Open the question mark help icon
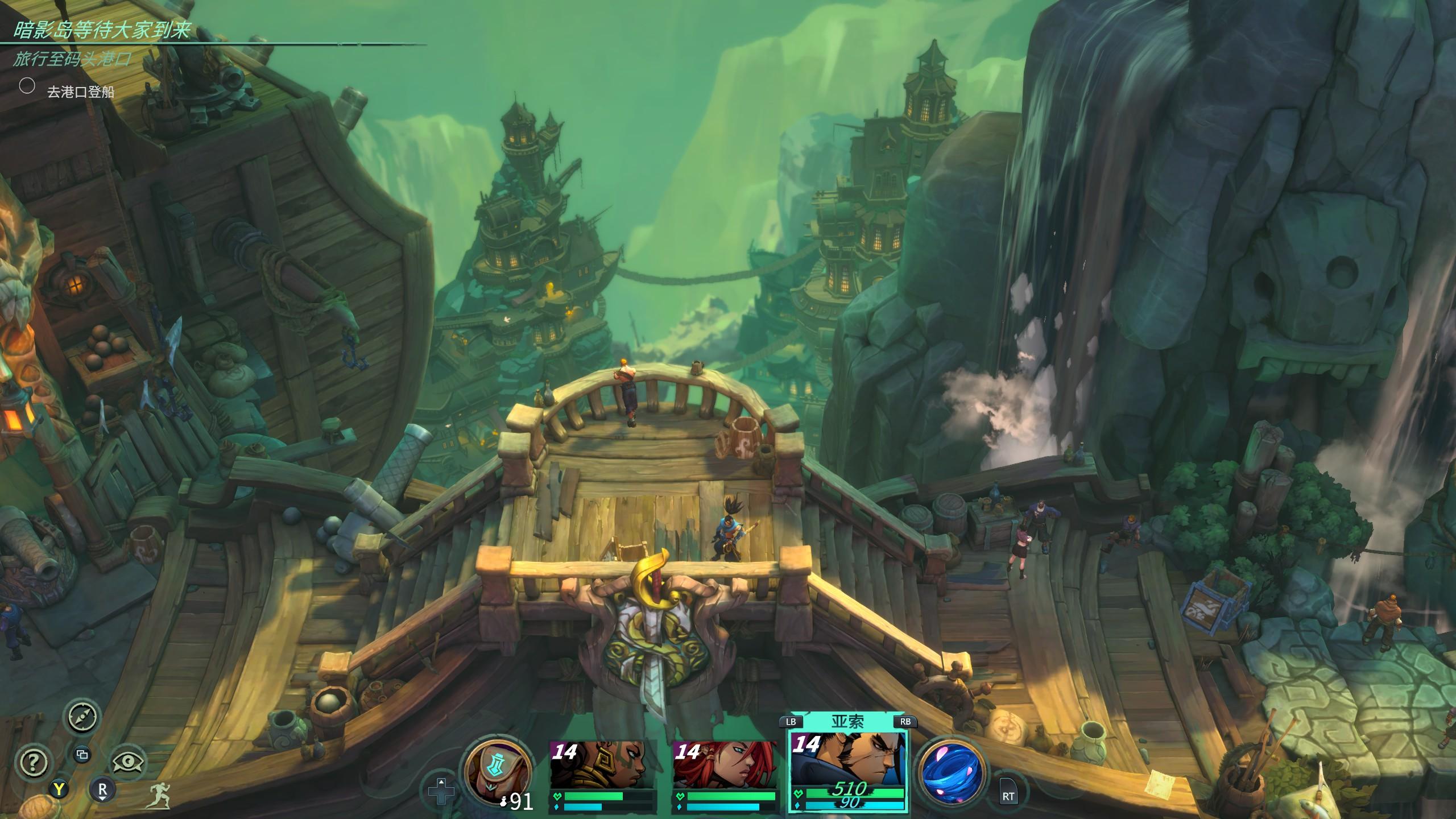 [x=34, y=762]
